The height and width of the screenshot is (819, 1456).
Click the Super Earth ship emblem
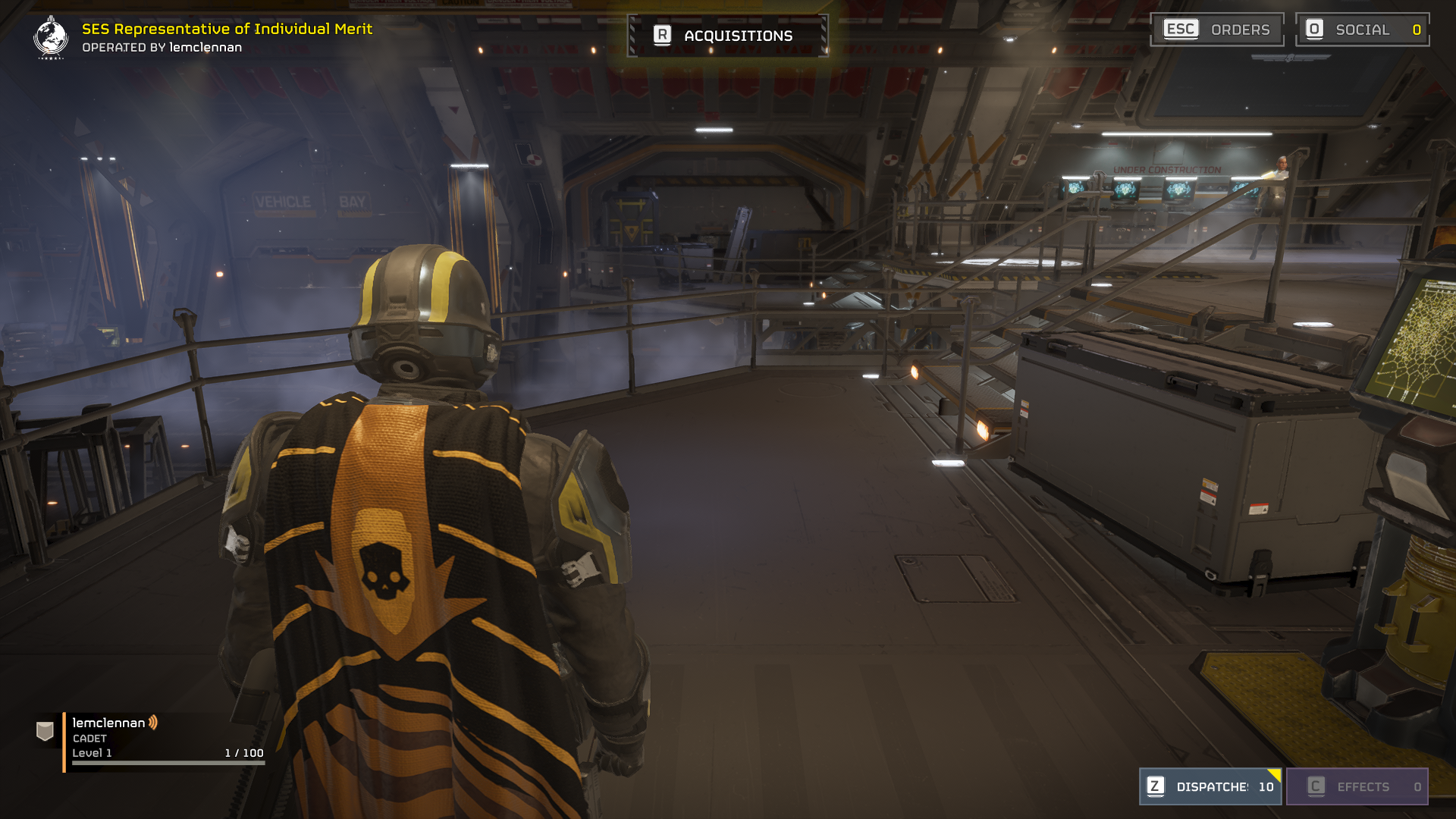(51, 37)
